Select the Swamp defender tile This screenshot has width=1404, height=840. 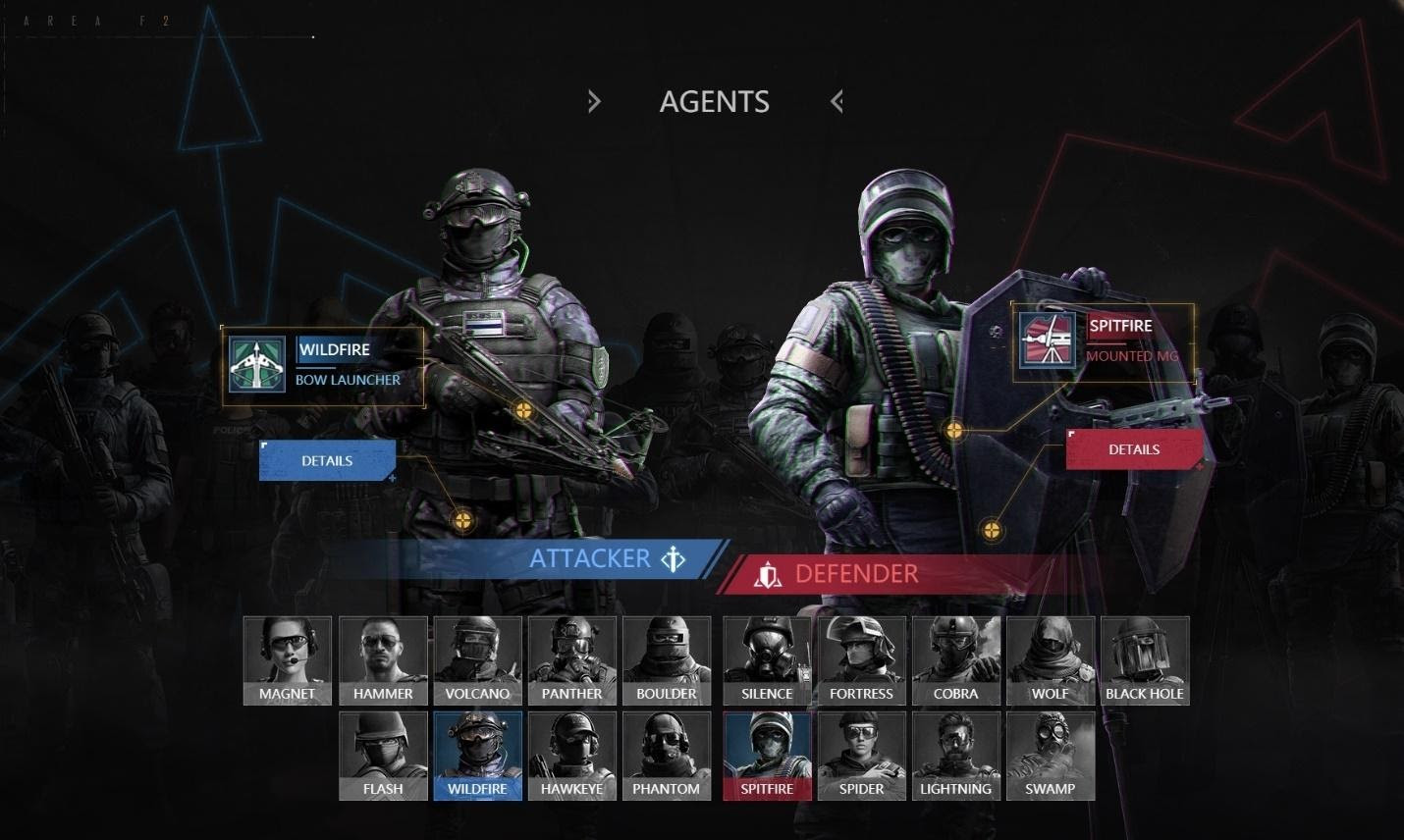pyautogui.click(x=1050, y=755)
